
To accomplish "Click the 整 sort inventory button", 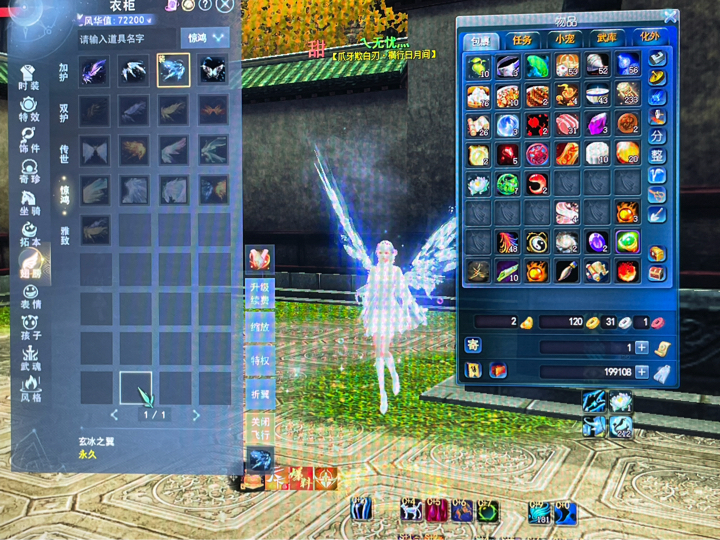I will pyautogui.click(x=657, y=156).
